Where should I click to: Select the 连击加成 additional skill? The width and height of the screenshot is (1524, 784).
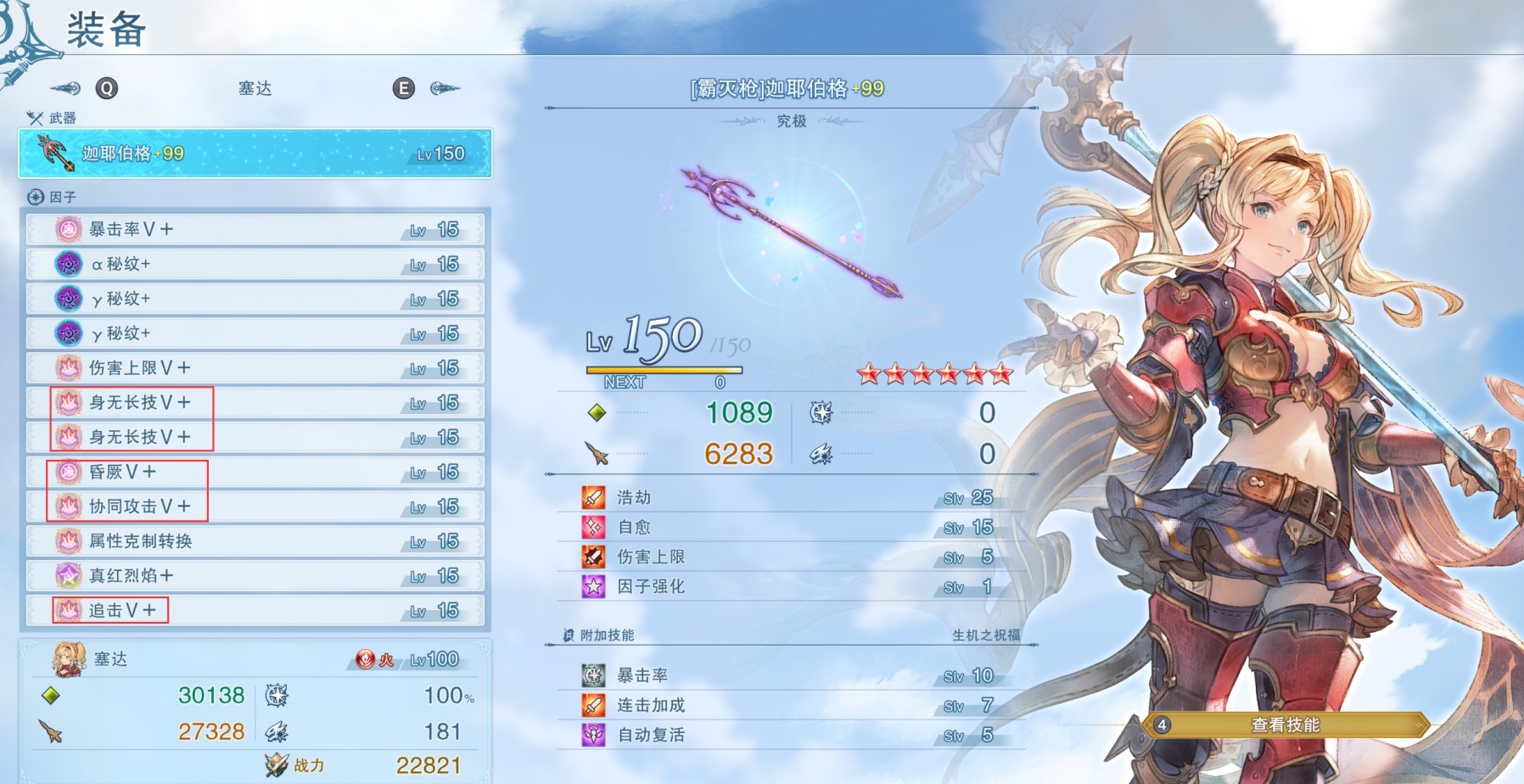tap(789, 705)
